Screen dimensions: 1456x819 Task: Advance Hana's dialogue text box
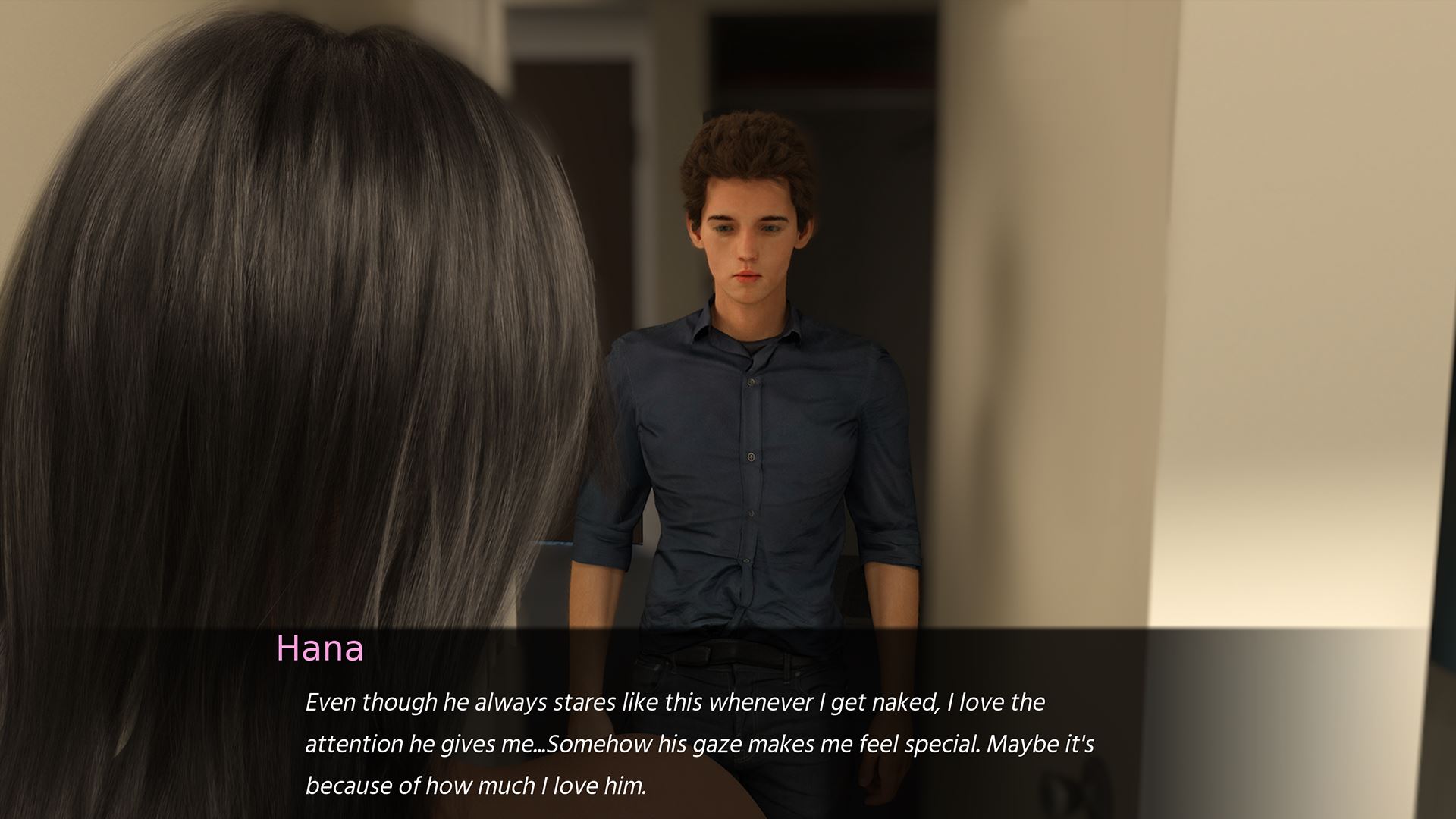(698, 743)
